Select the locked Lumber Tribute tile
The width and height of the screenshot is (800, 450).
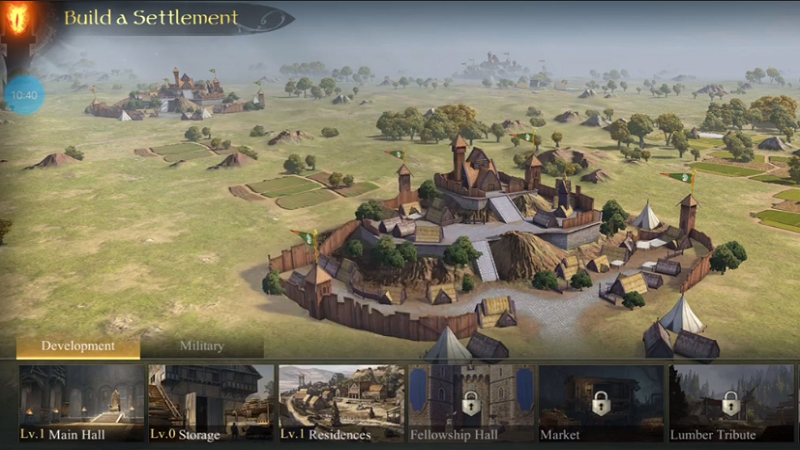click(730, 403)
